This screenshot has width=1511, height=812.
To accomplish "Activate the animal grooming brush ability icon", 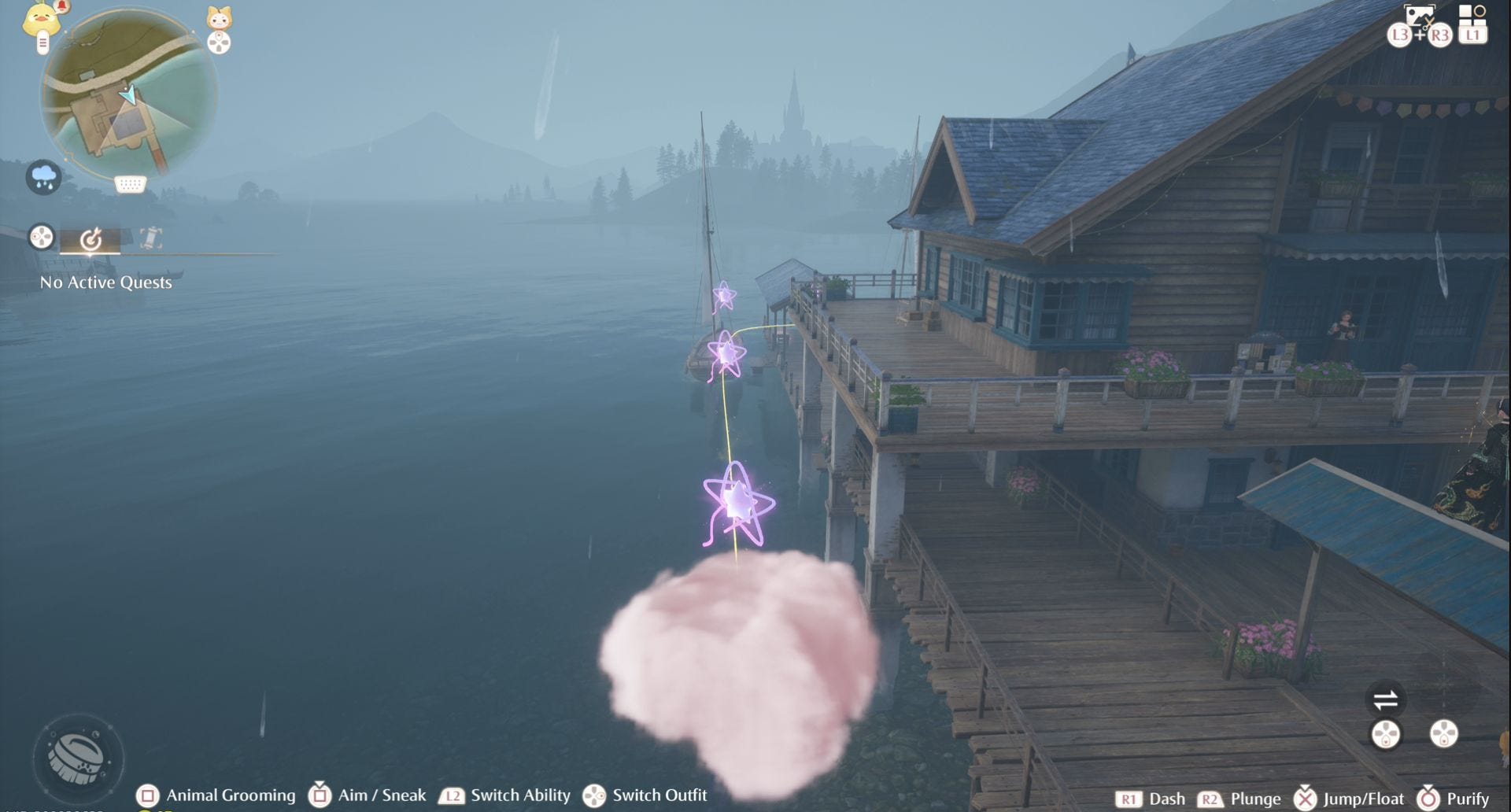I will click(x=77, y=757).
